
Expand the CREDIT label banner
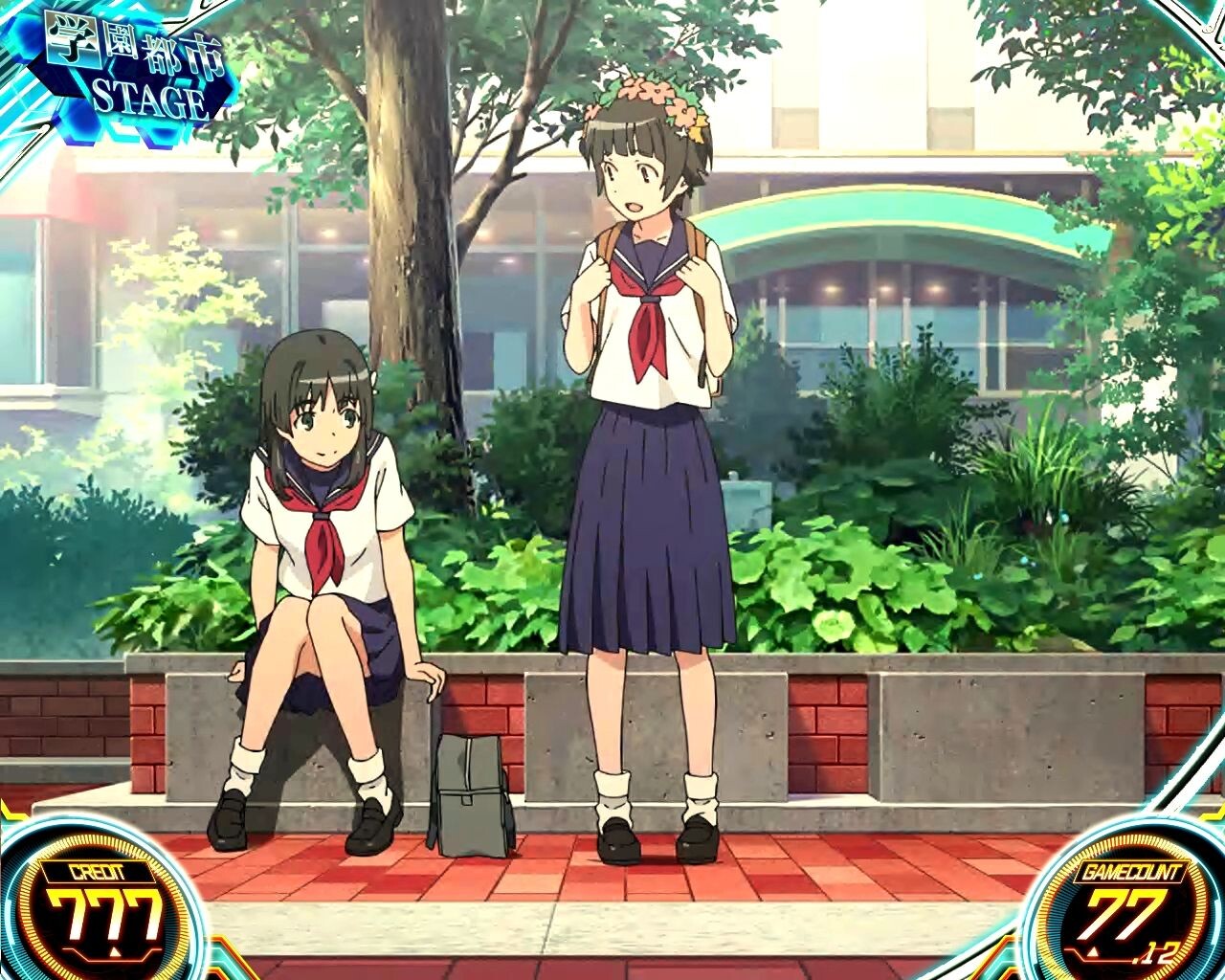pyautogui.click(x=96, y=871)
